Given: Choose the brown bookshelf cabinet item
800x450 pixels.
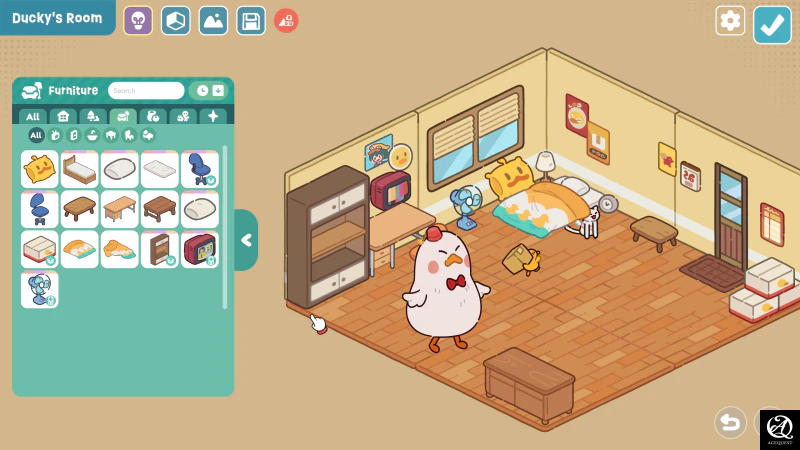Looking at the screenshot, I should 160,249.
